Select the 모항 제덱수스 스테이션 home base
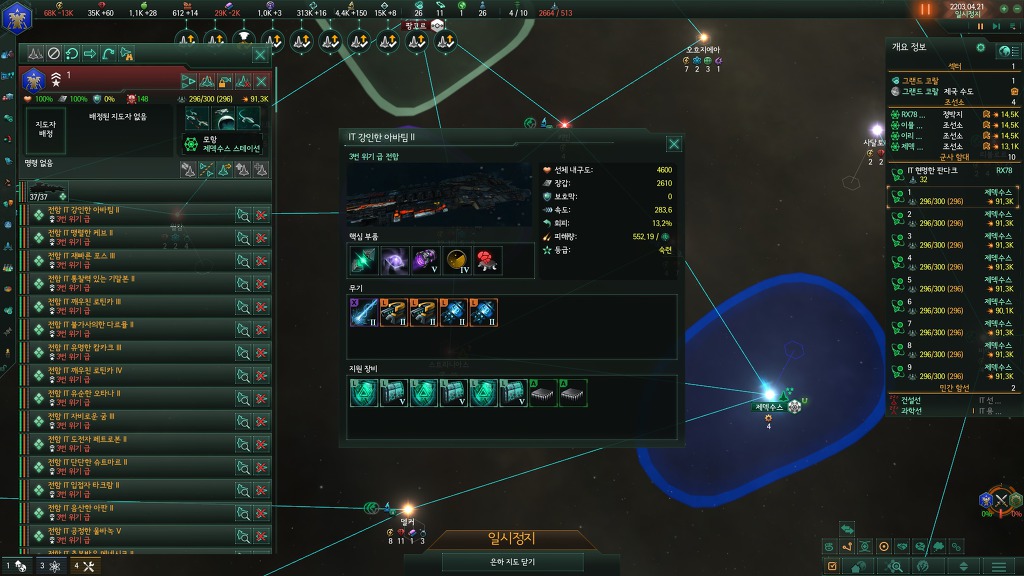Screen dimensions: 1024x576 (x=222, y=144)
